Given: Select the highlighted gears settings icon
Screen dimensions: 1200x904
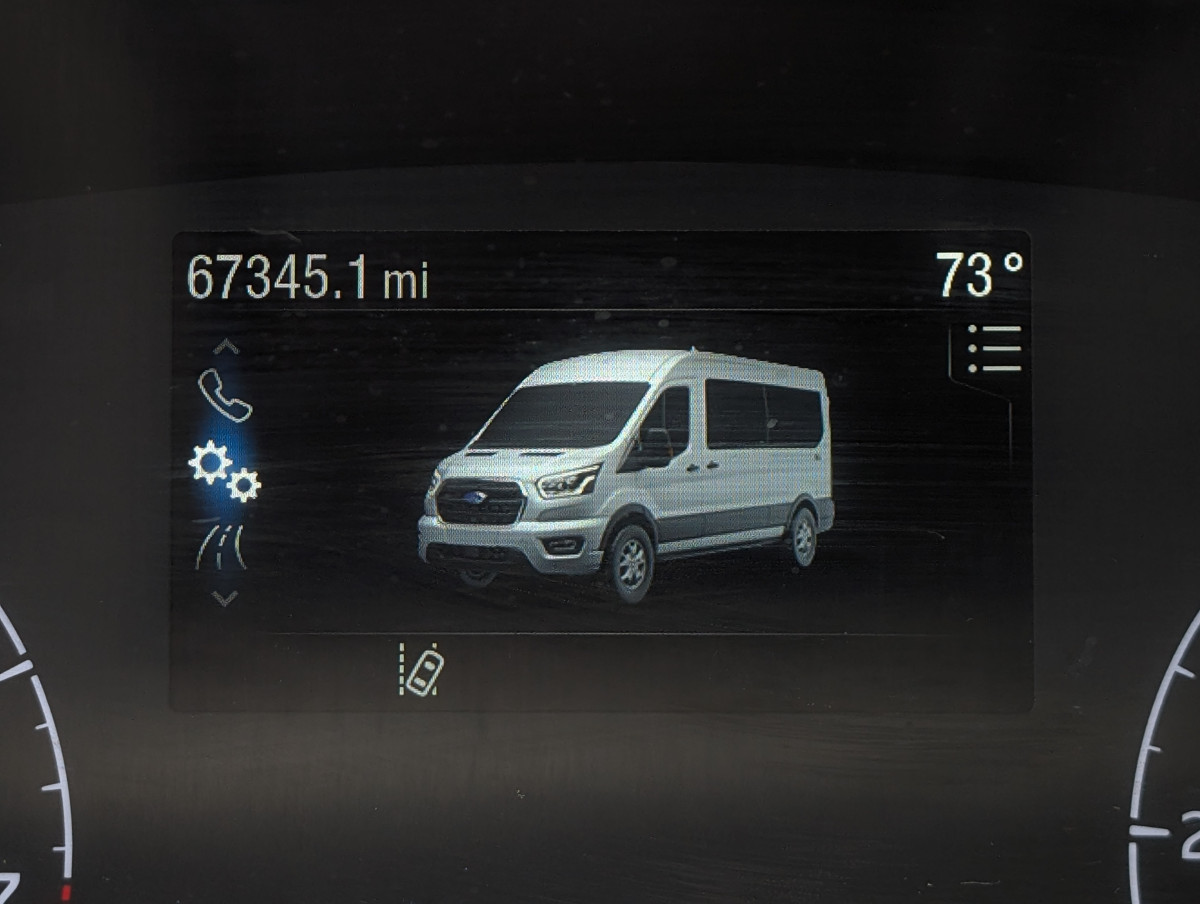Looking at the screenshot, I should point(225,470).
